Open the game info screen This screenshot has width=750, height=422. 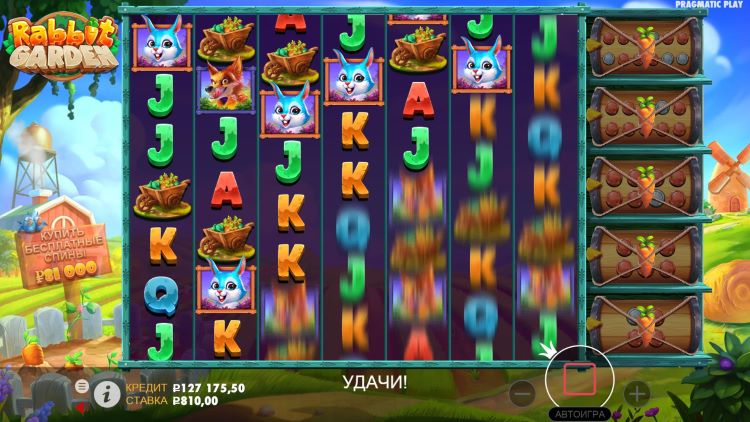(107, 393)
